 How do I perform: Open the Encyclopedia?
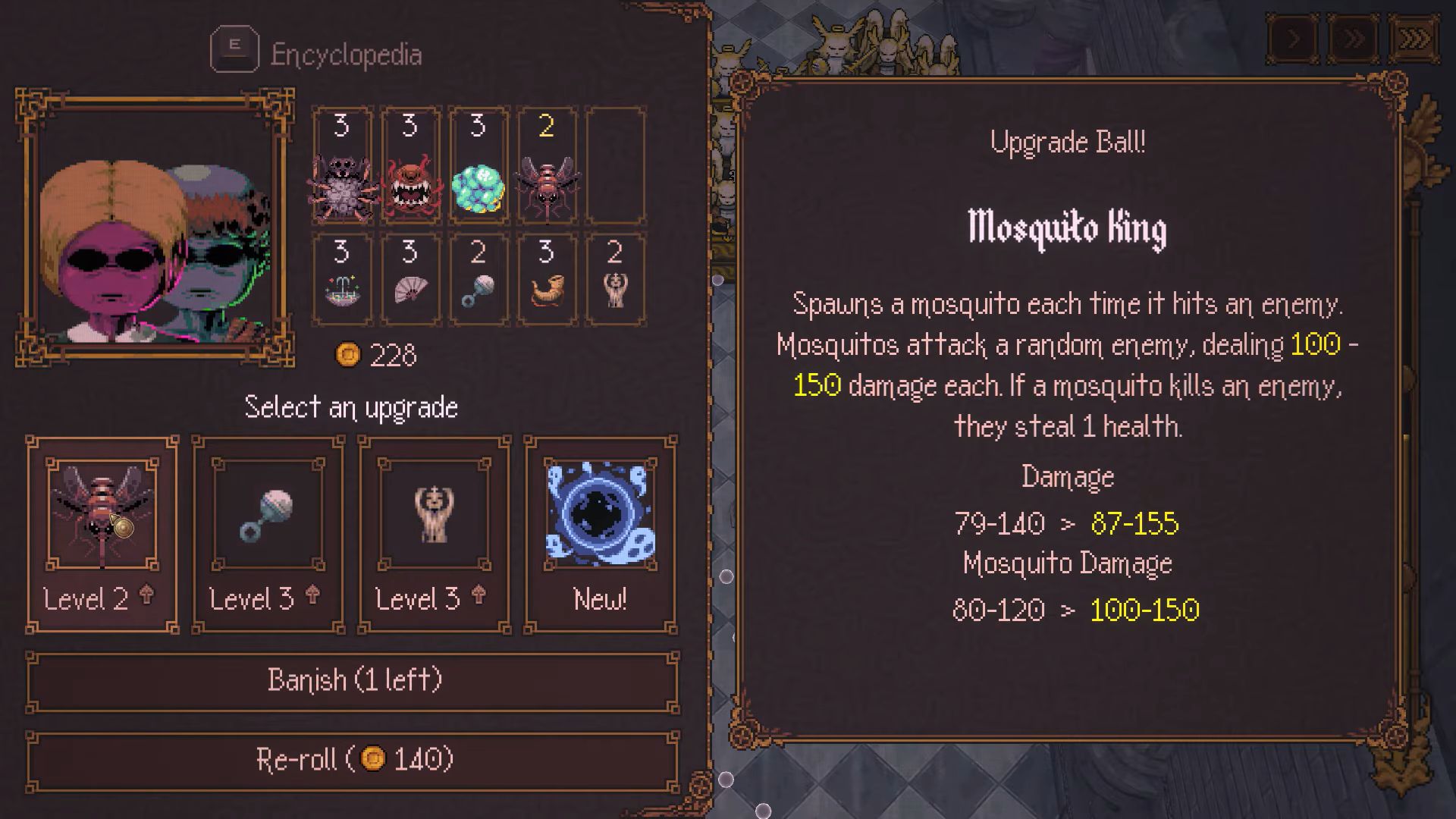coord(317,53)
